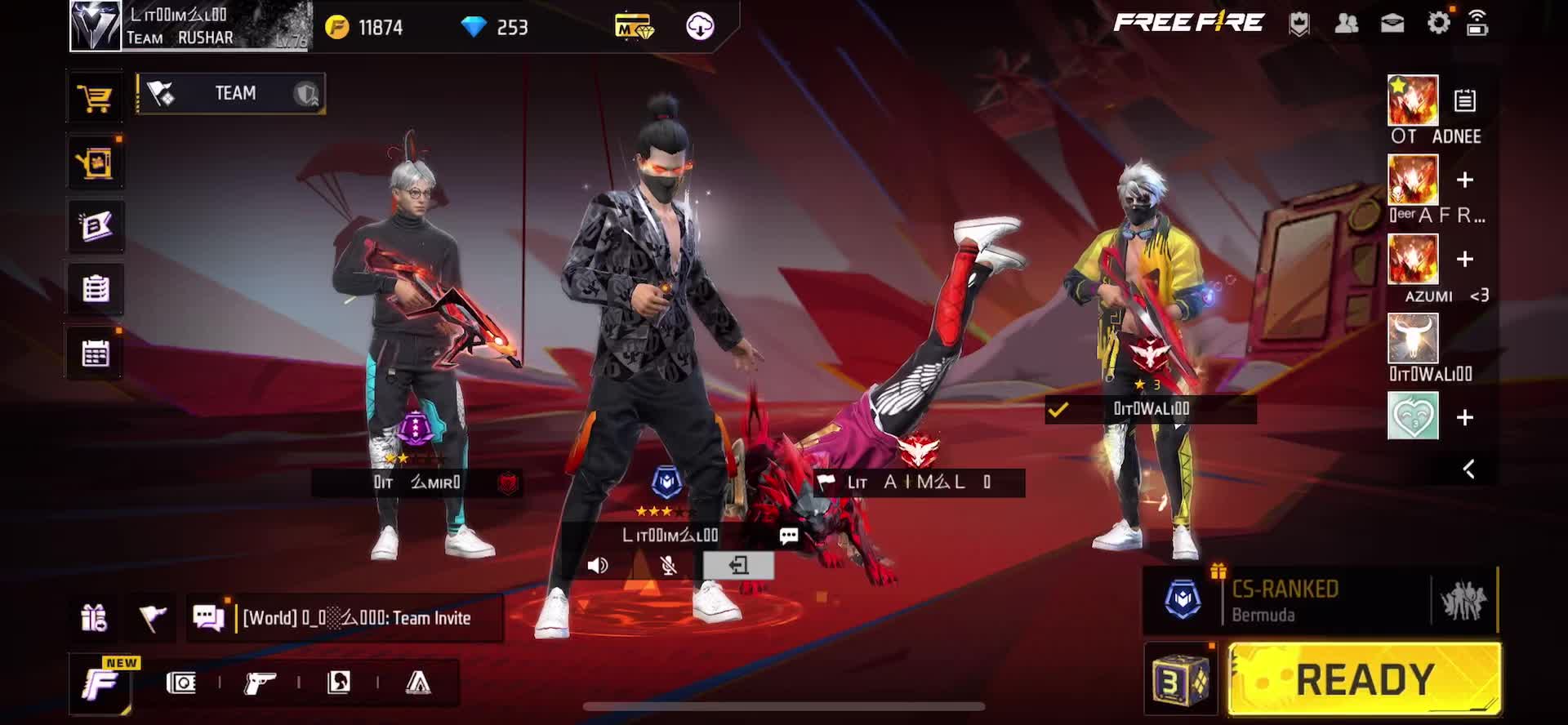
Task: Toggle the team speaker sound
Action: [598, 565]
